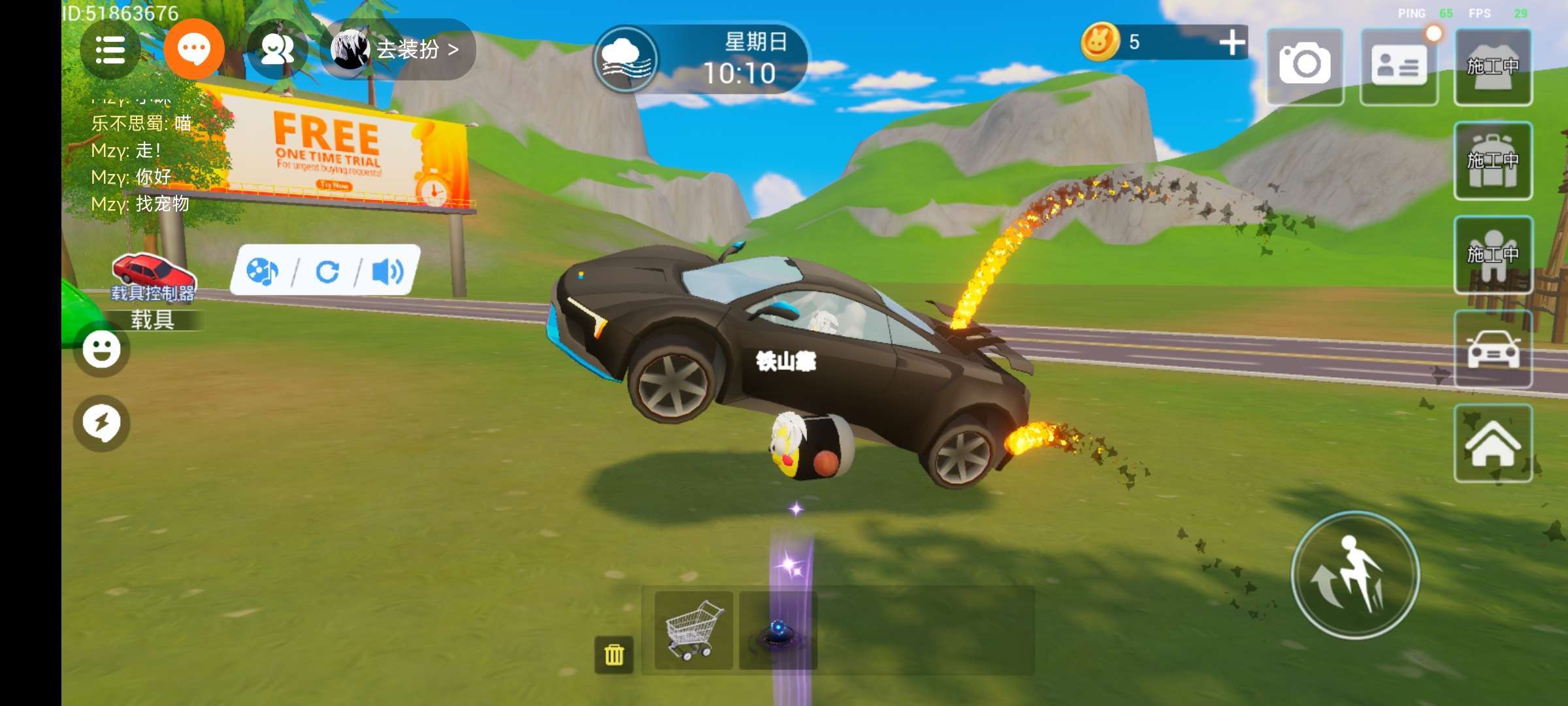Click the yellow trash can button
Viewport: 1568px width, 706px height.
(x=613, y=654)
